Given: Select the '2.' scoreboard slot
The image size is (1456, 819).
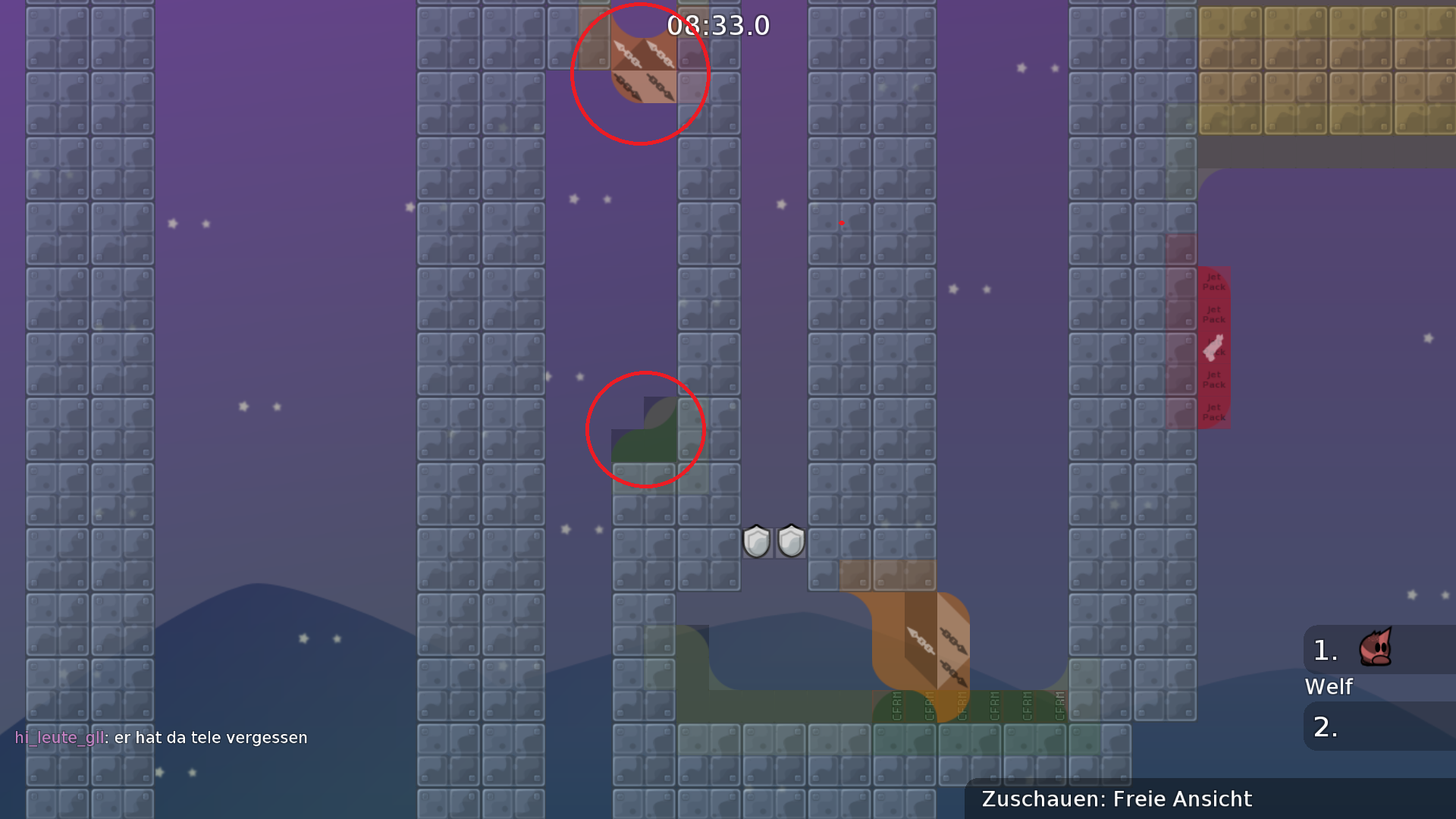Looking at the screenshot, I should (1324, 726).
